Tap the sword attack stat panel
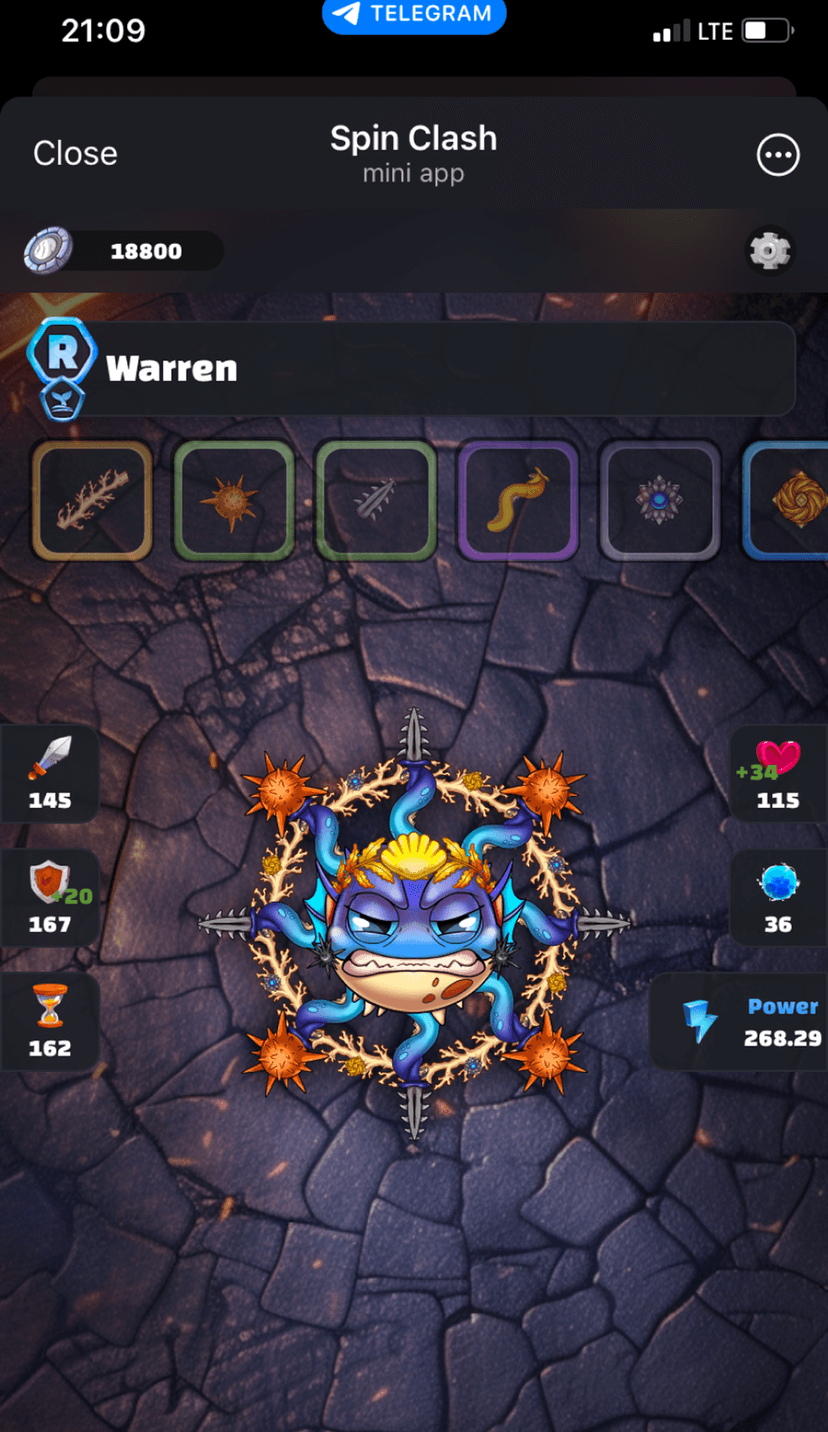The height and width of the screenshot is (1432, 828). point(50,773)
